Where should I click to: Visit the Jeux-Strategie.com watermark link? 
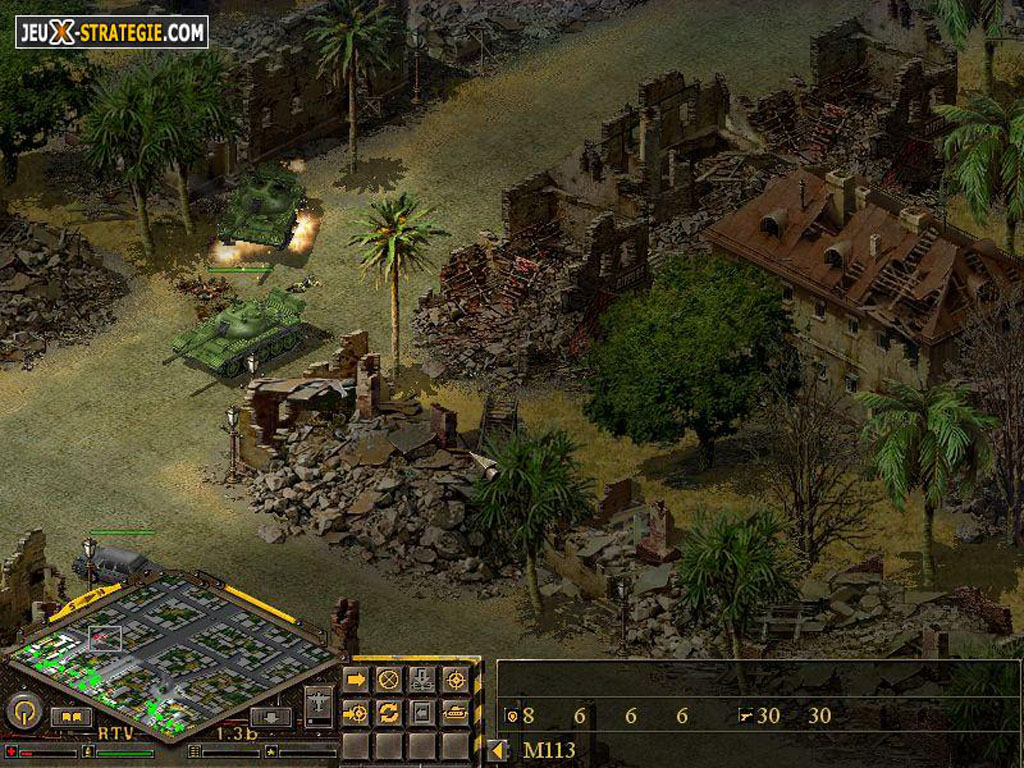(x=112, y=32)
